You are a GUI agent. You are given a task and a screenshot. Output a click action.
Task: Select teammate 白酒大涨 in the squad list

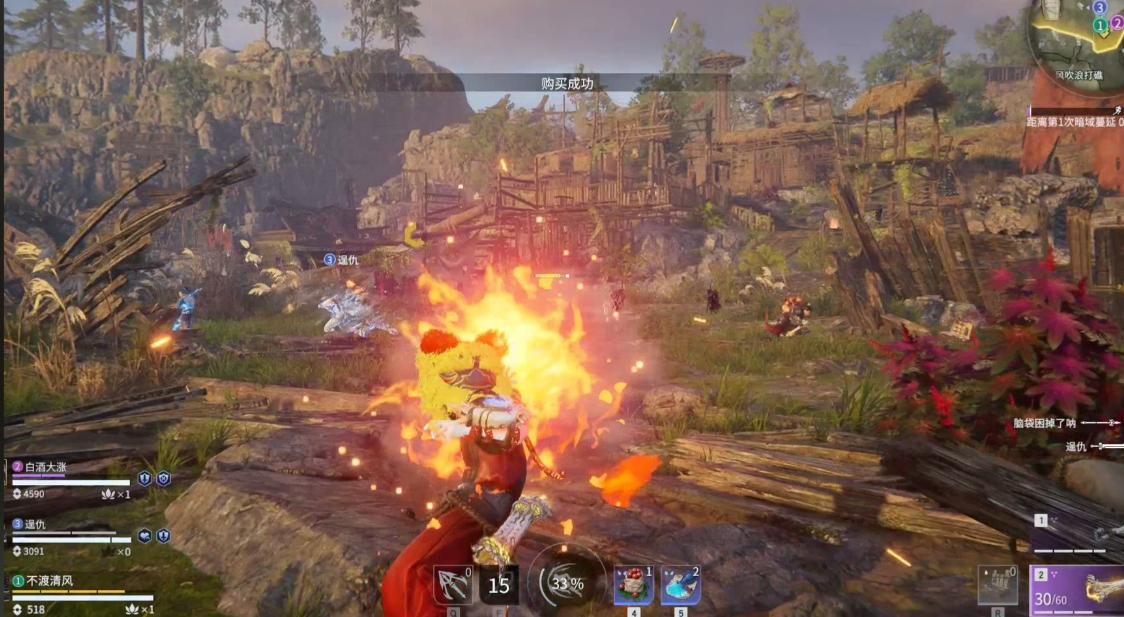click(50, 467)
